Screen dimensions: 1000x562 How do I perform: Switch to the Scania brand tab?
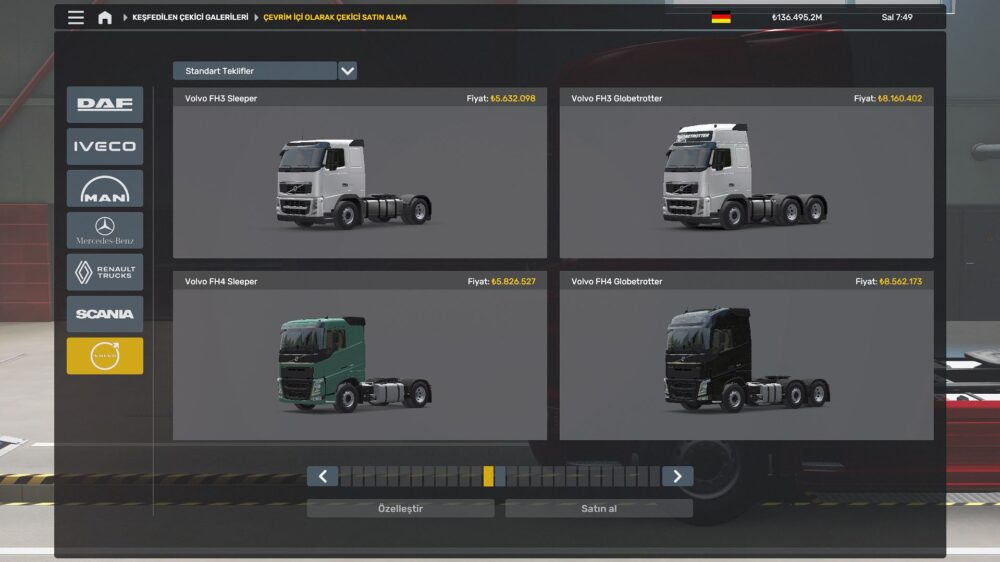pos(105,314)
